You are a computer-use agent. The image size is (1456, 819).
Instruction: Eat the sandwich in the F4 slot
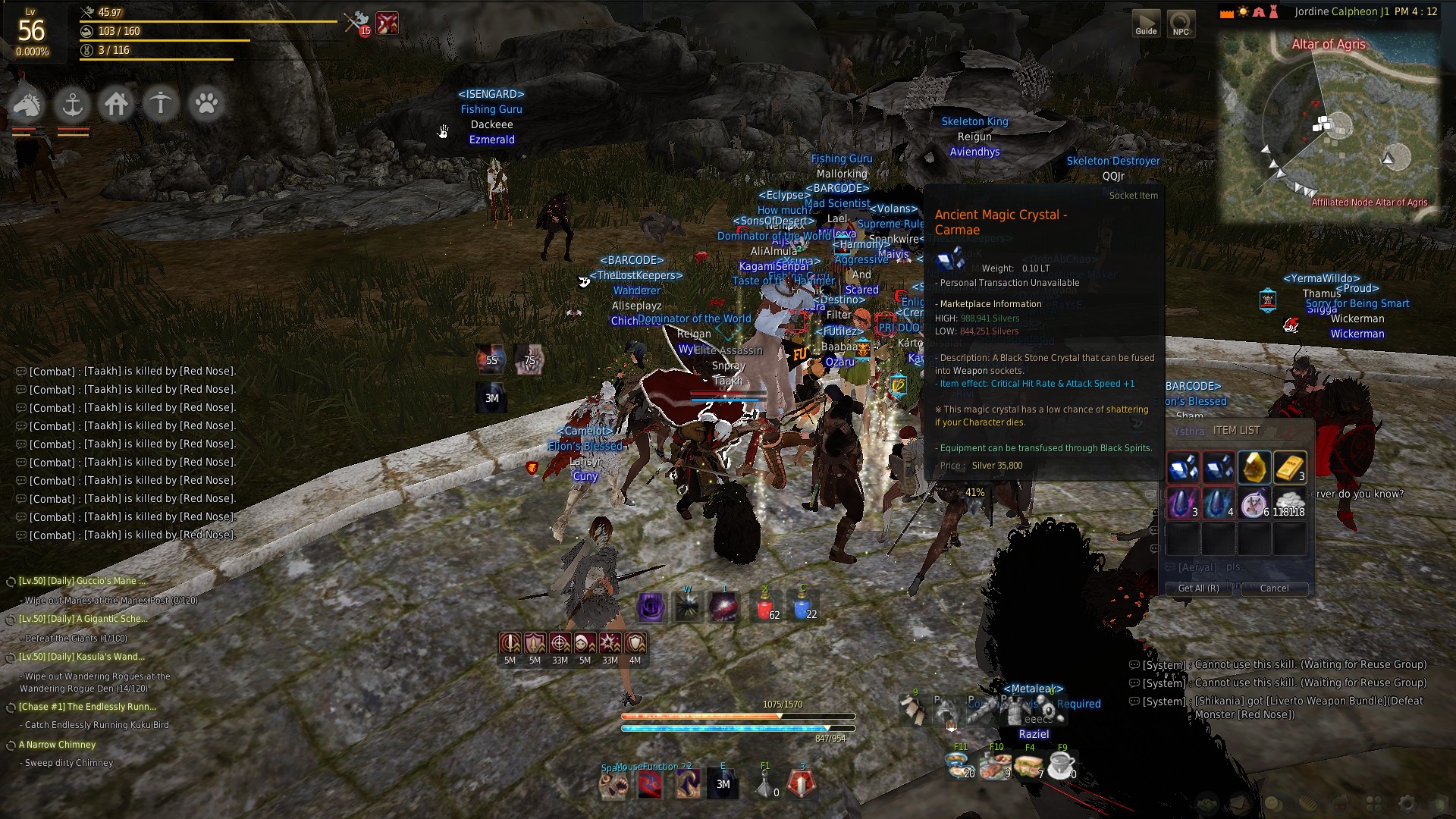click(x=1030, y=766)
